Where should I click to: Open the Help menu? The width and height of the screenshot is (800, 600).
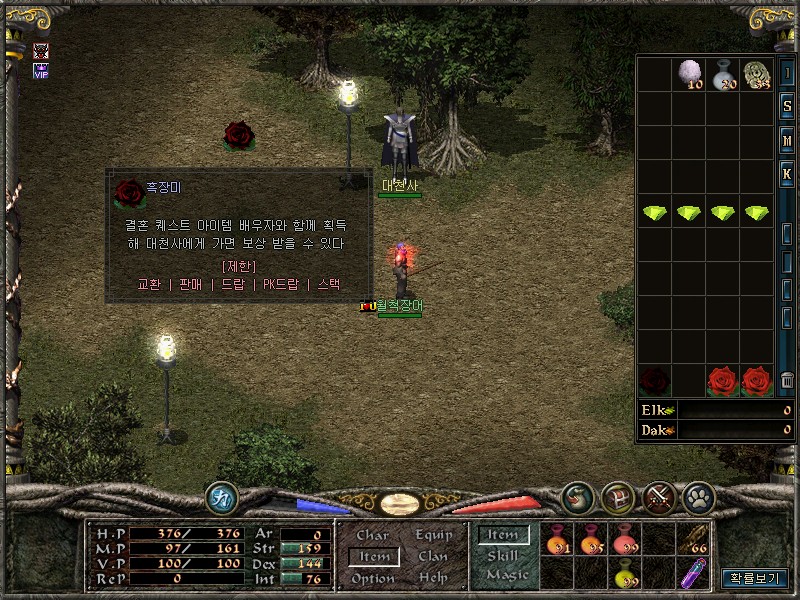tap(433, 578)
